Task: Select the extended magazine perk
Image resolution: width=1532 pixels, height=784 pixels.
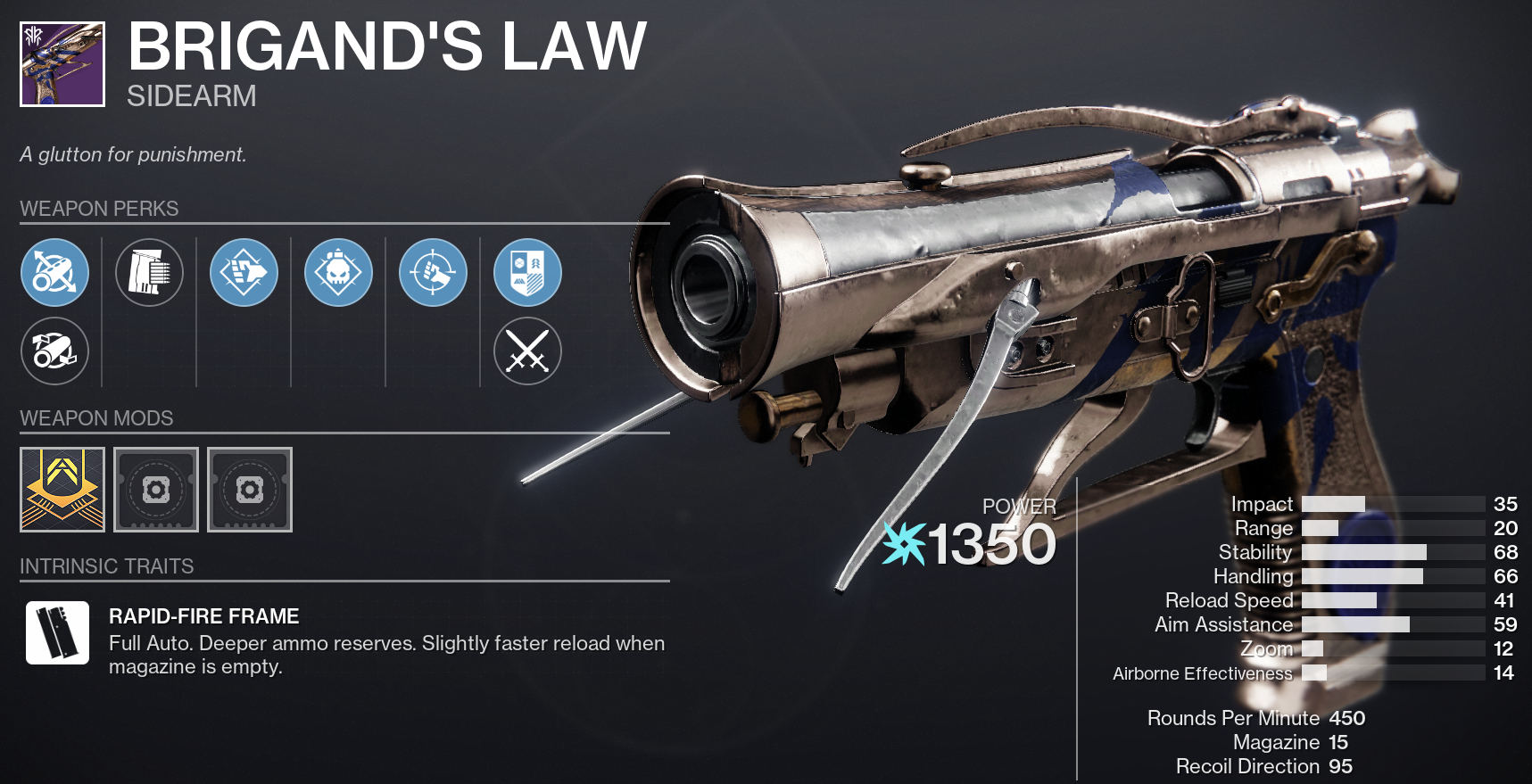Action: [x=149, y=273]
